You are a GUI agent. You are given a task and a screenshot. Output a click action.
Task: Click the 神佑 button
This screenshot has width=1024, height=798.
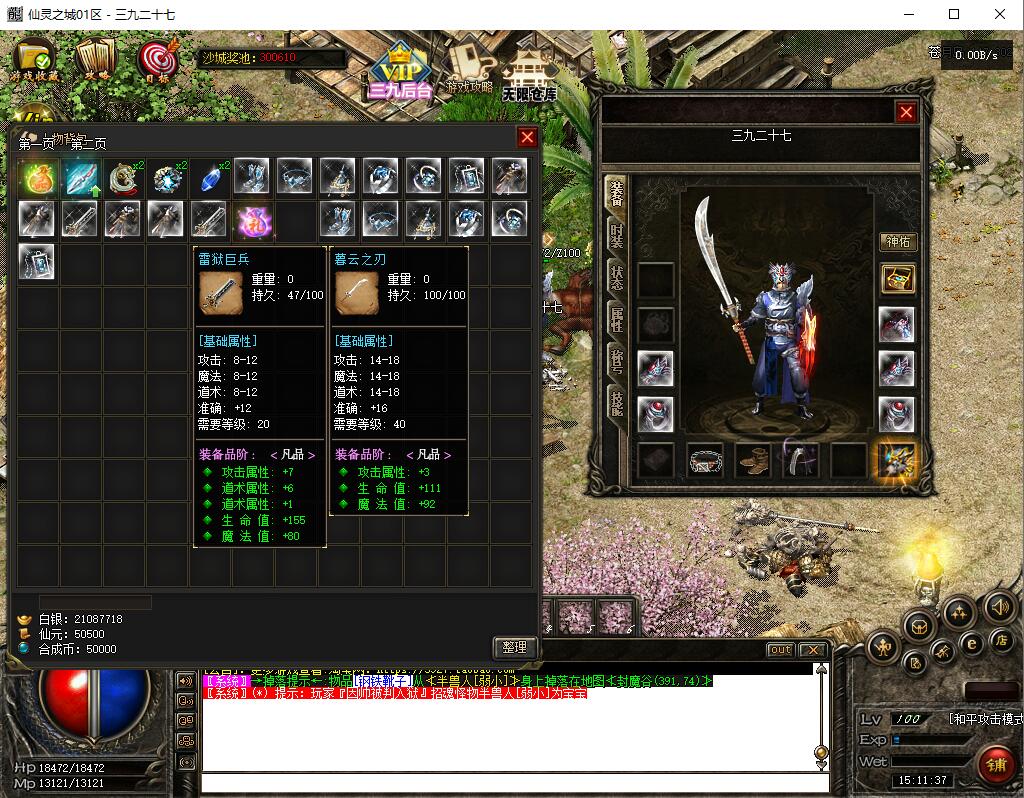pos(897,242)
